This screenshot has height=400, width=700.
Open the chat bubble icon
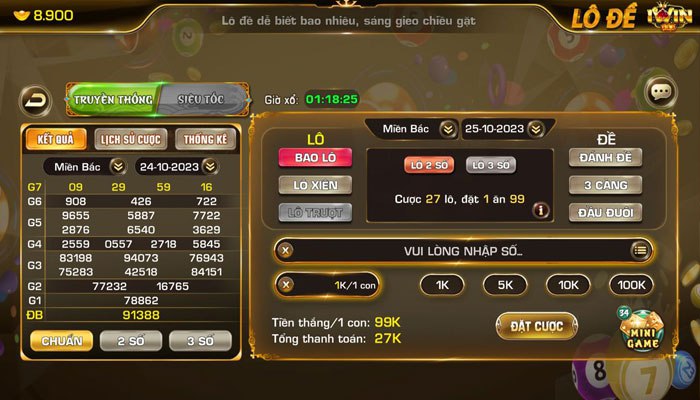[661, 92]
